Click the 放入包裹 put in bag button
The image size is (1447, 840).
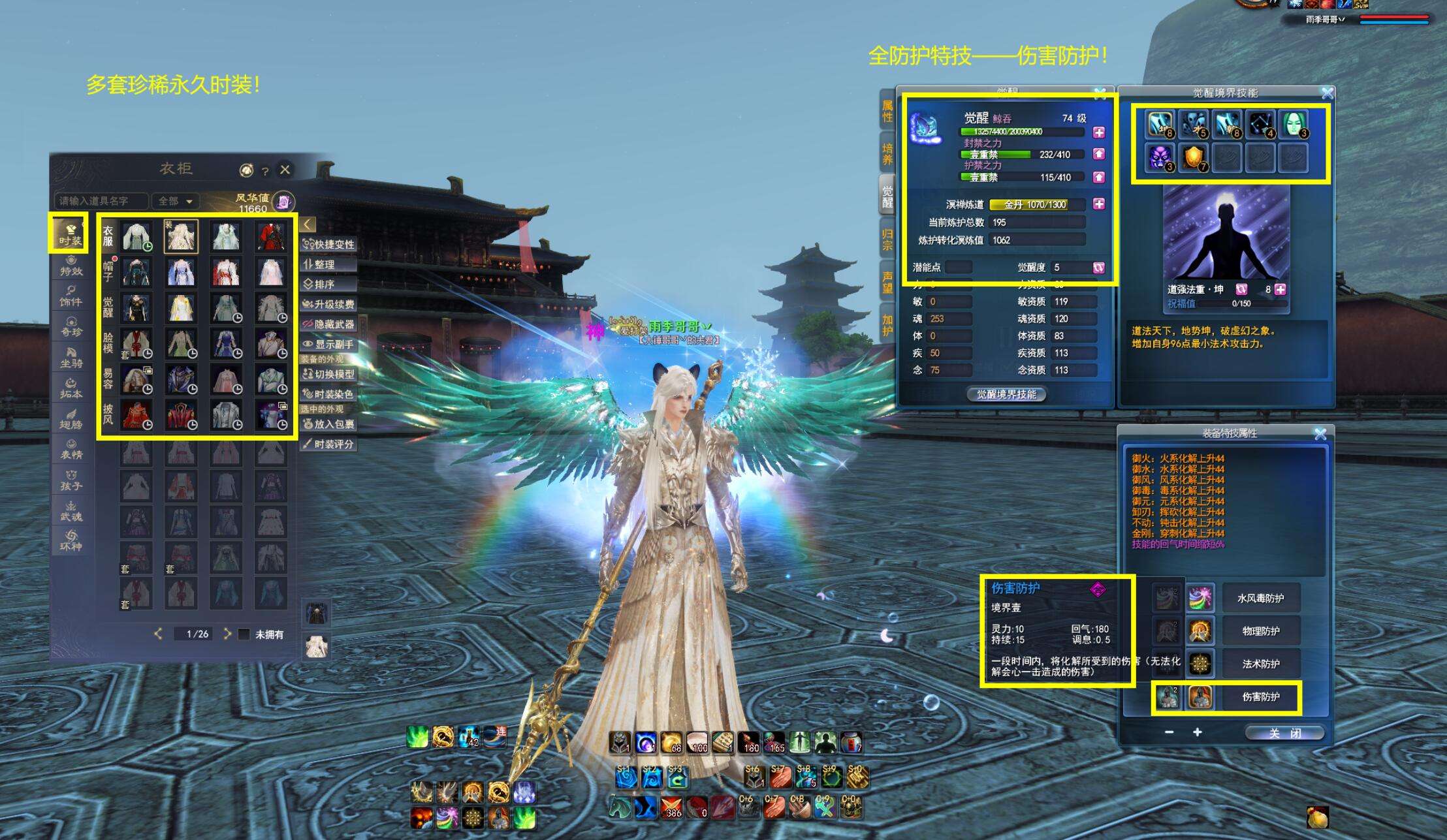point(328,424)
